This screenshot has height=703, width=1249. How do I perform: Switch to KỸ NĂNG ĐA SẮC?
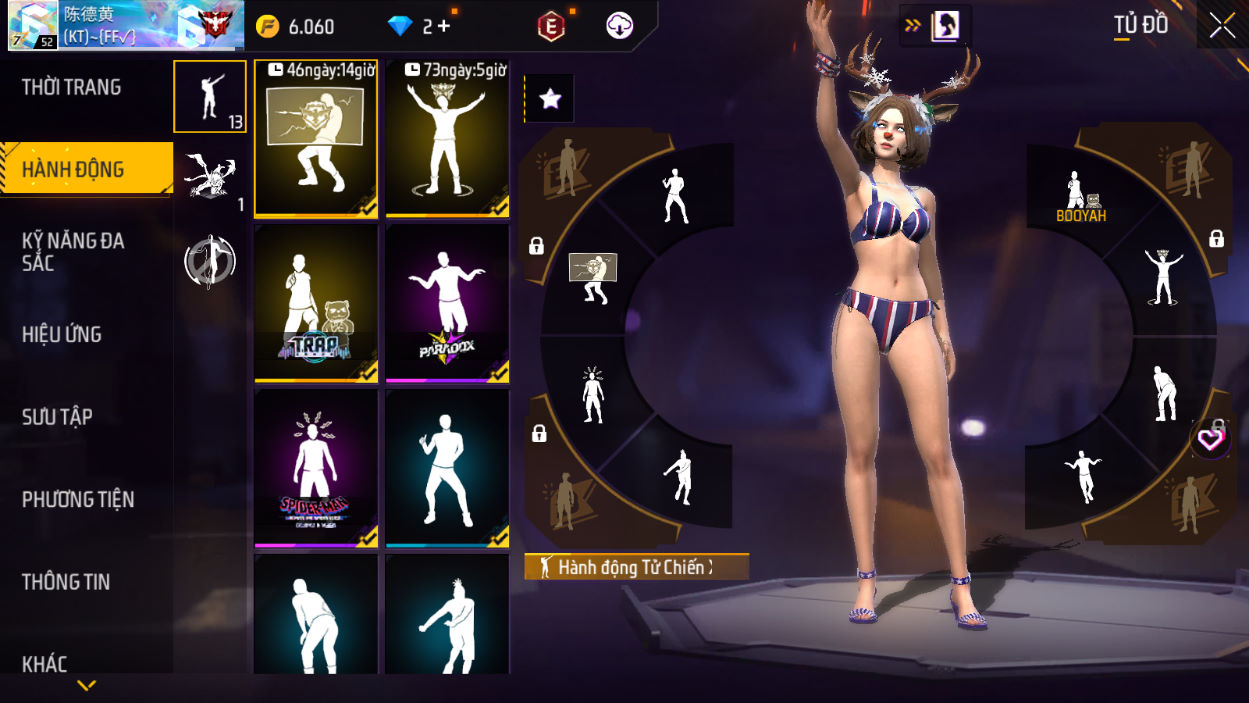[74, 252]
